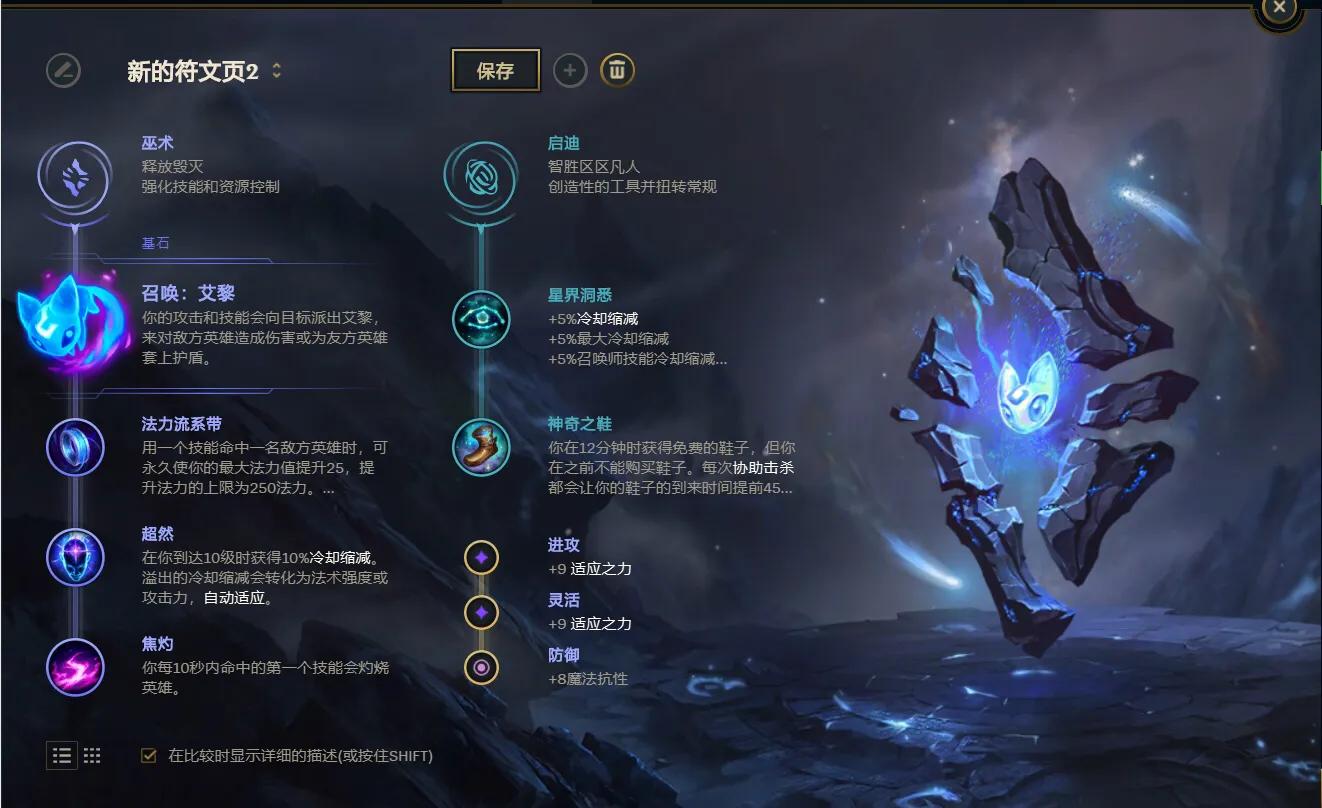Image resolution: width=1322 pixels, height=808 pixels.
Task: Delete the rune page via trash icon
Action: pyautogui.click(x=618, y=70)
